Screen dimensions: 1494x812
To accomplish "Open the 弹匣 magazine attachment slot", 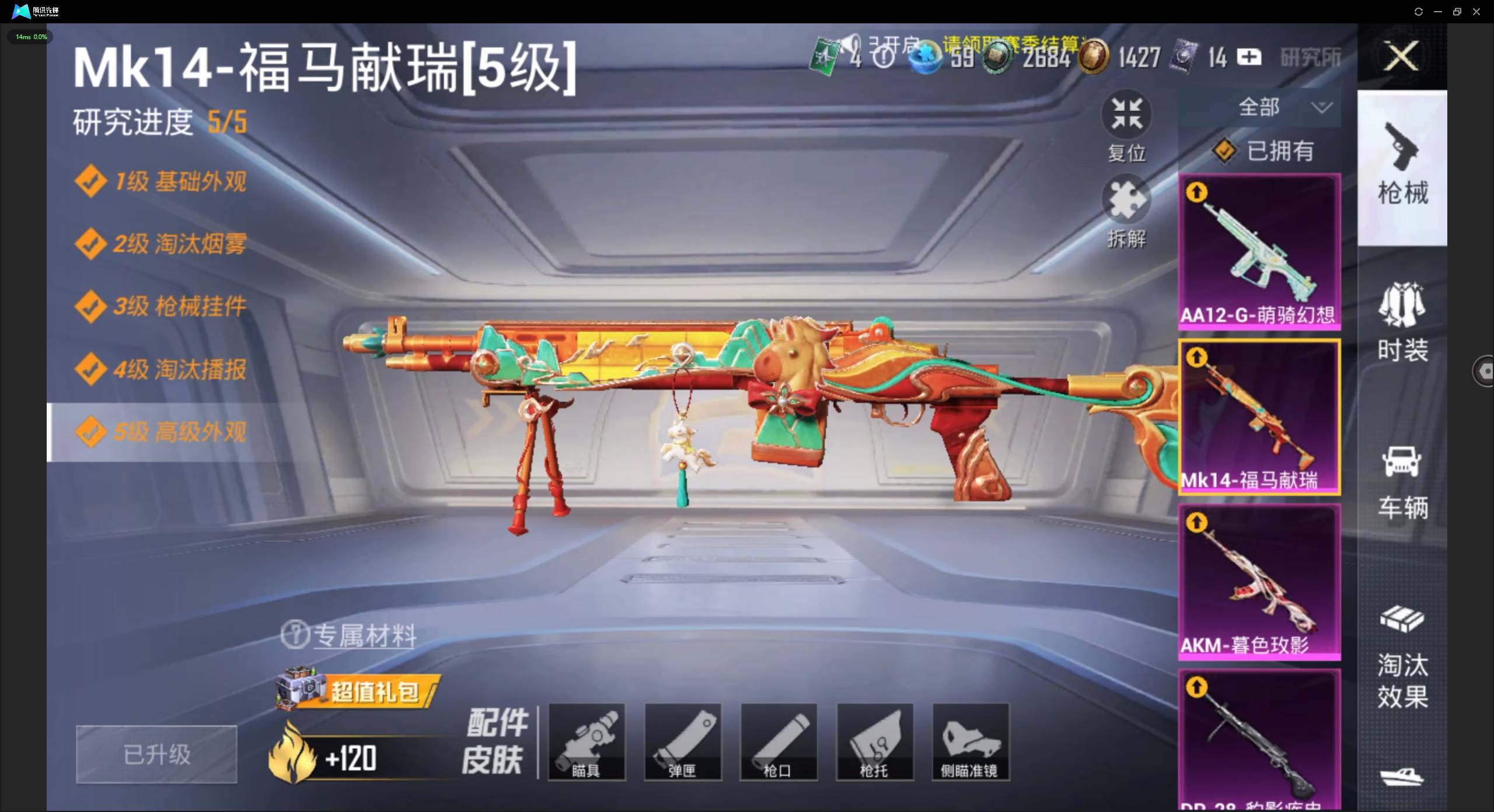I will 683,742.
